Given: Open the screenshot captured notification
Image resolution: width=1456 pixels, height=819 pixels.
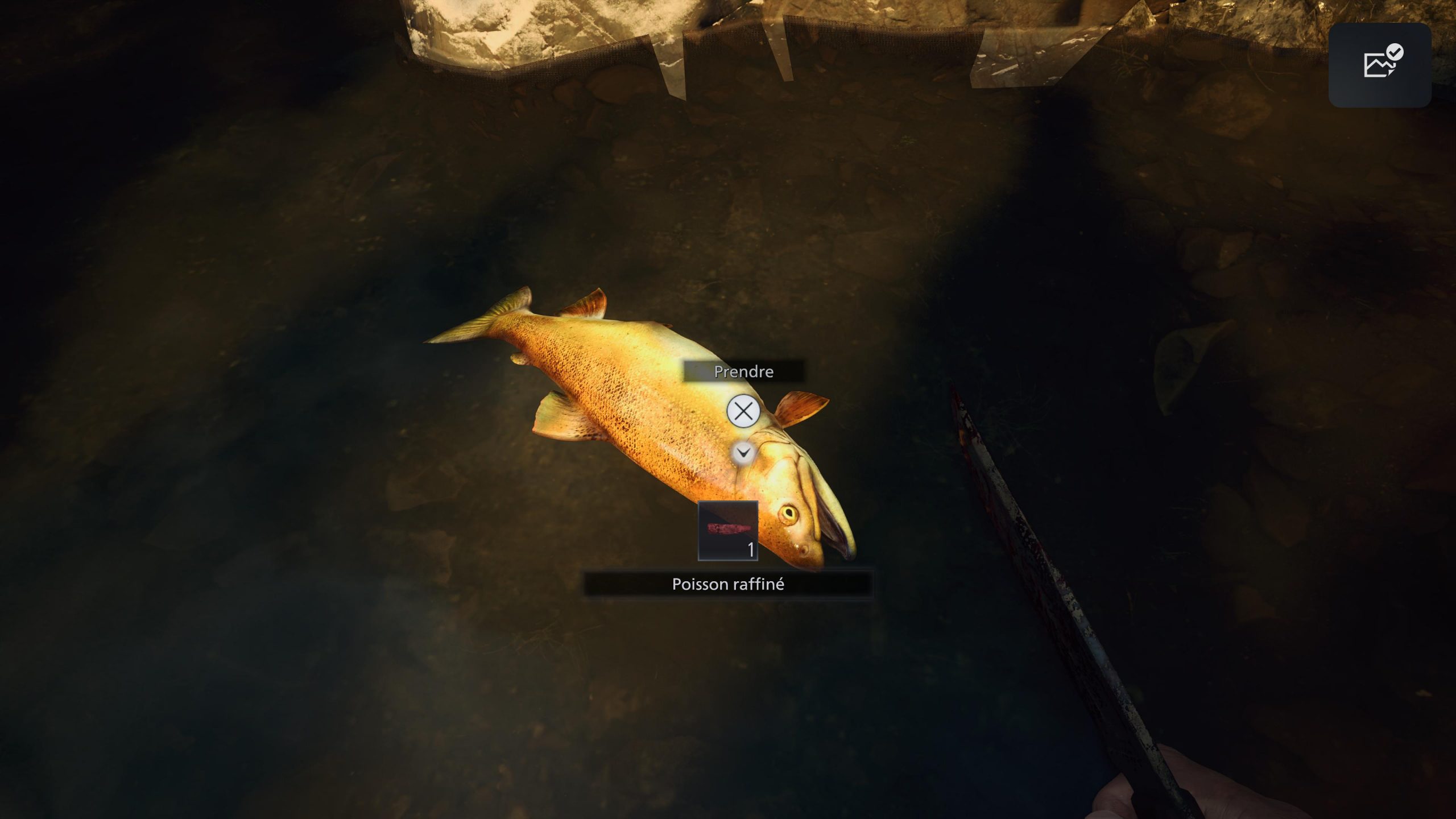Looking at the screenshot, I should point(1380,65).
